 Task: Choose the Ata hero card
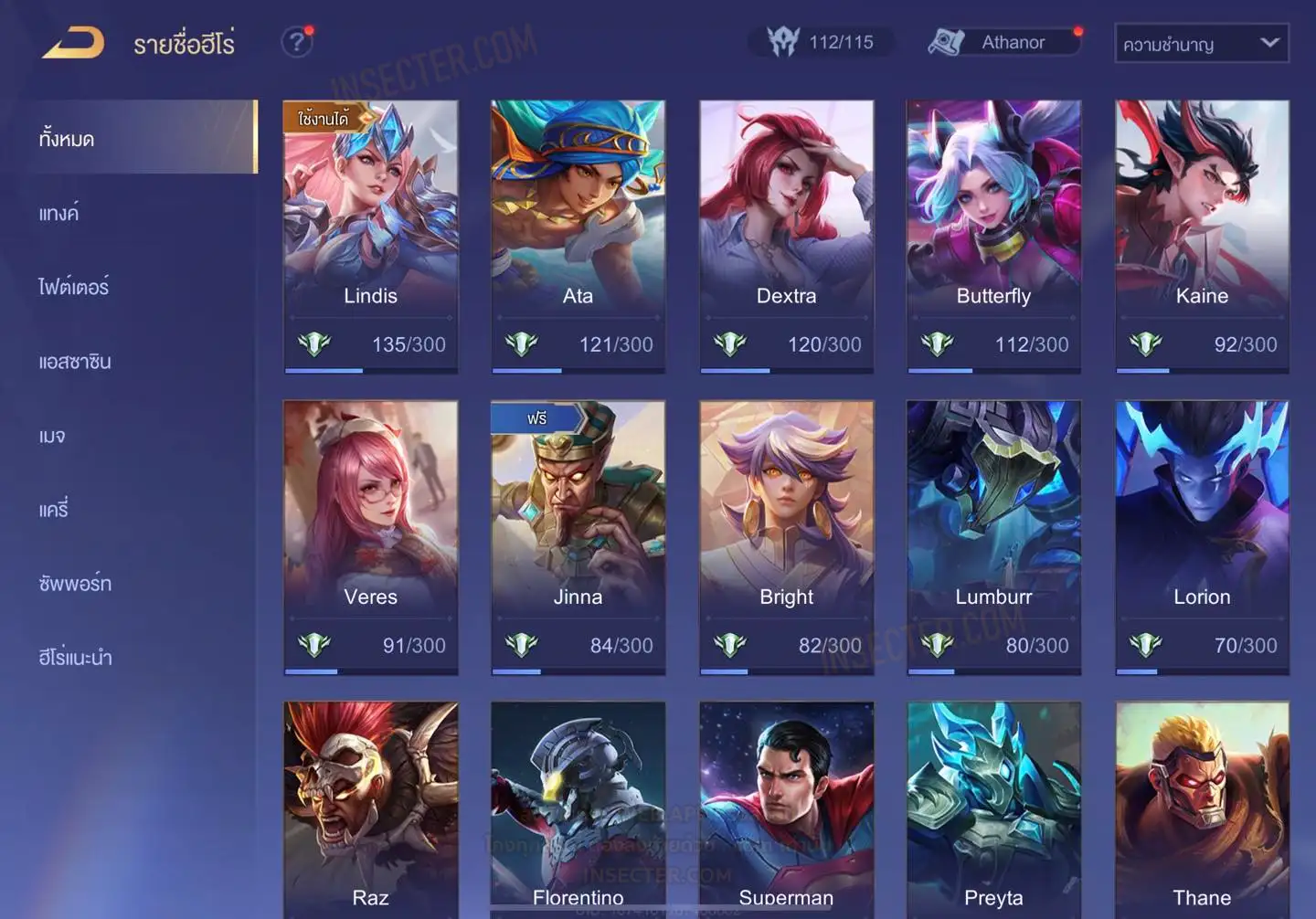click(578, 235)
